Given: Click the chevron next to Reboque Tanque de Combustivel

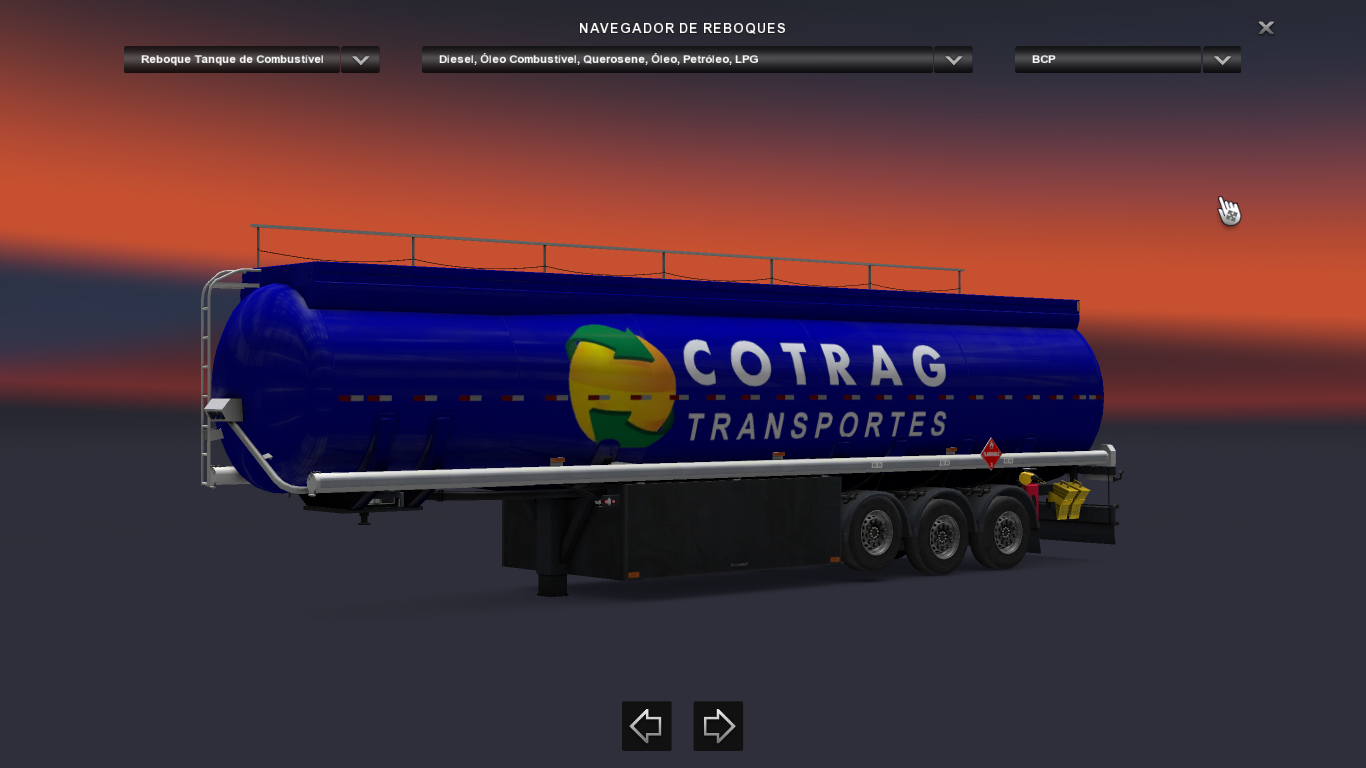Looking at the screenshot, I should coord(360,59).
